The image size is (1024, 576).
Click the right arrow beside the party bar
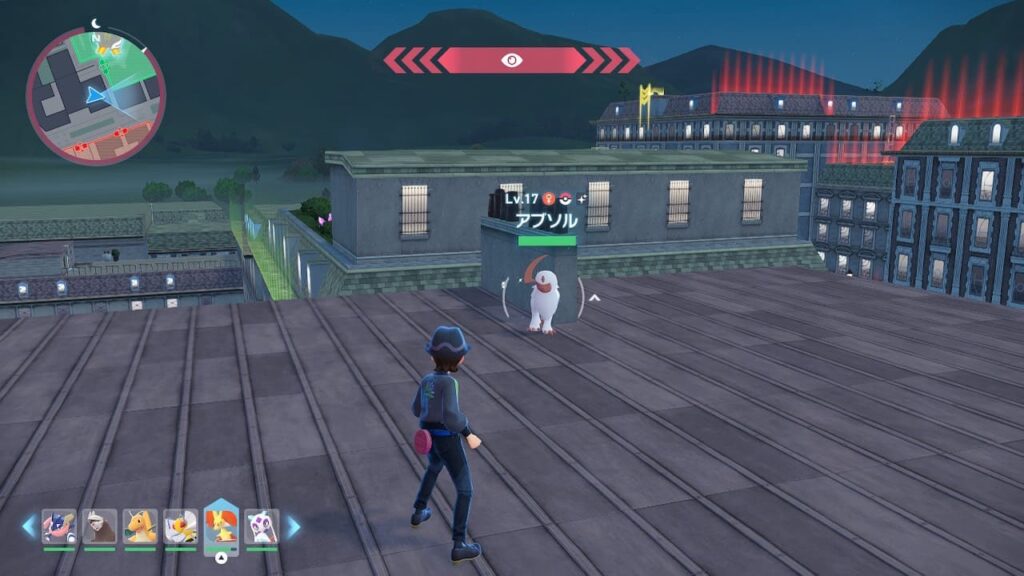(293, 526)
